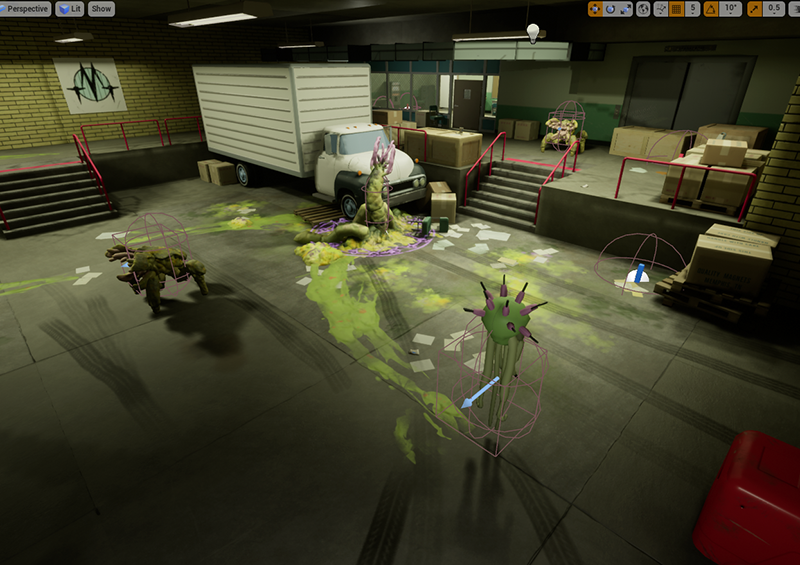The image size is (800, 565).
Task: Select the scale gizmo tool
Action: pyautogui.click(x=625, y=9)
